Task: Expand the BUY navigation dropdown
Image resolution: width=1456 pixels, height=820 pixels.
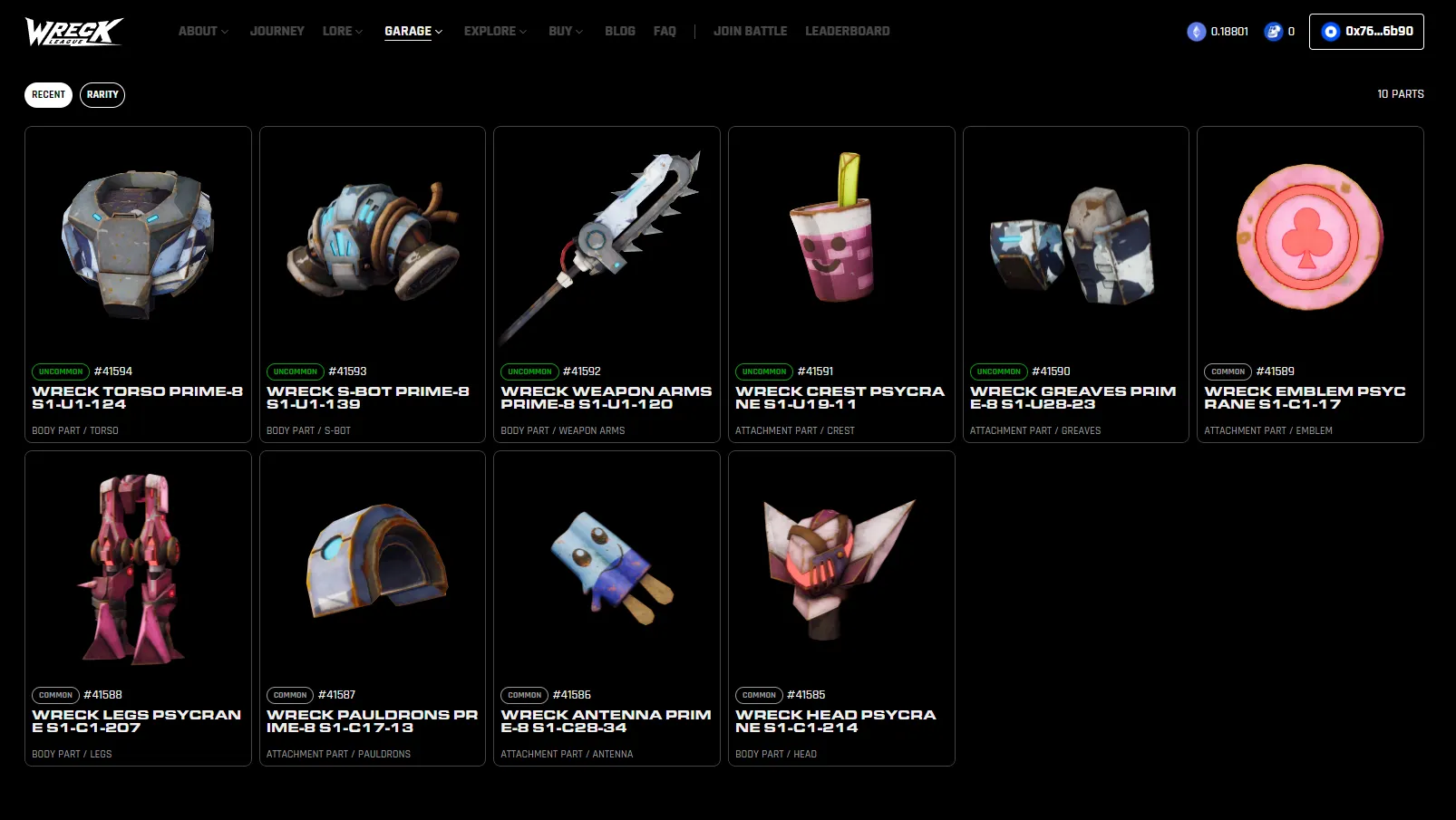Action: (560, 31)
